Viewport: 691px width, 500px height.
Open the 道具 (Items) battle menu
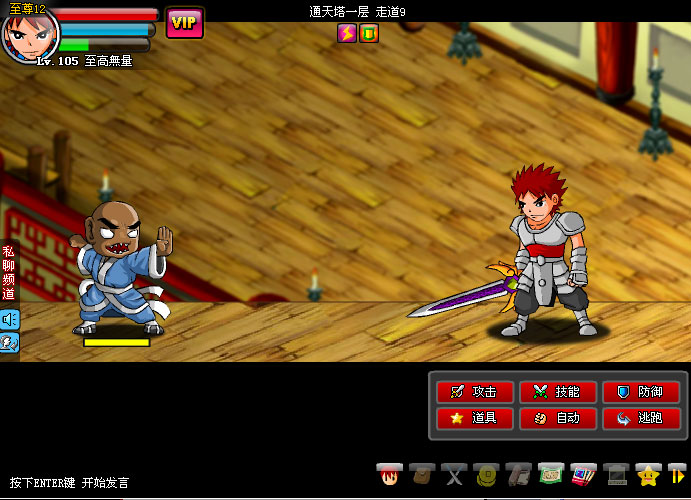(x=474, y=418)
